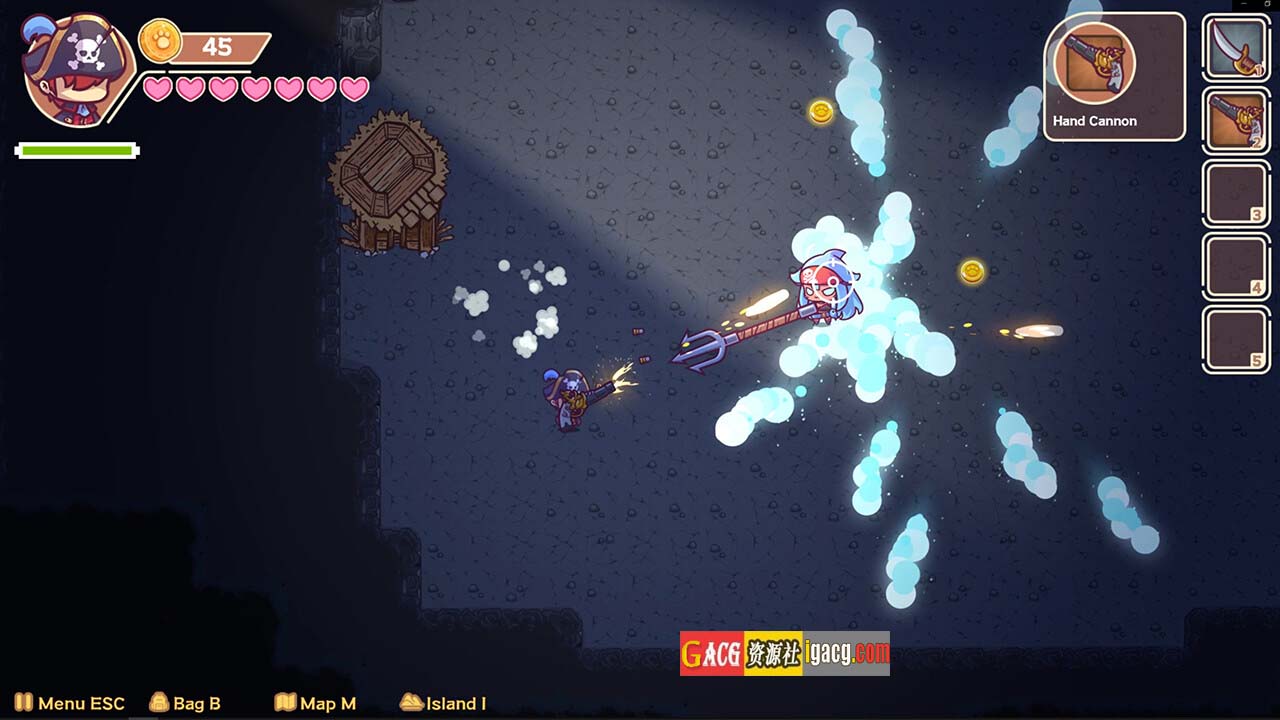
Task: Open the Island screen
Action: 443,703
